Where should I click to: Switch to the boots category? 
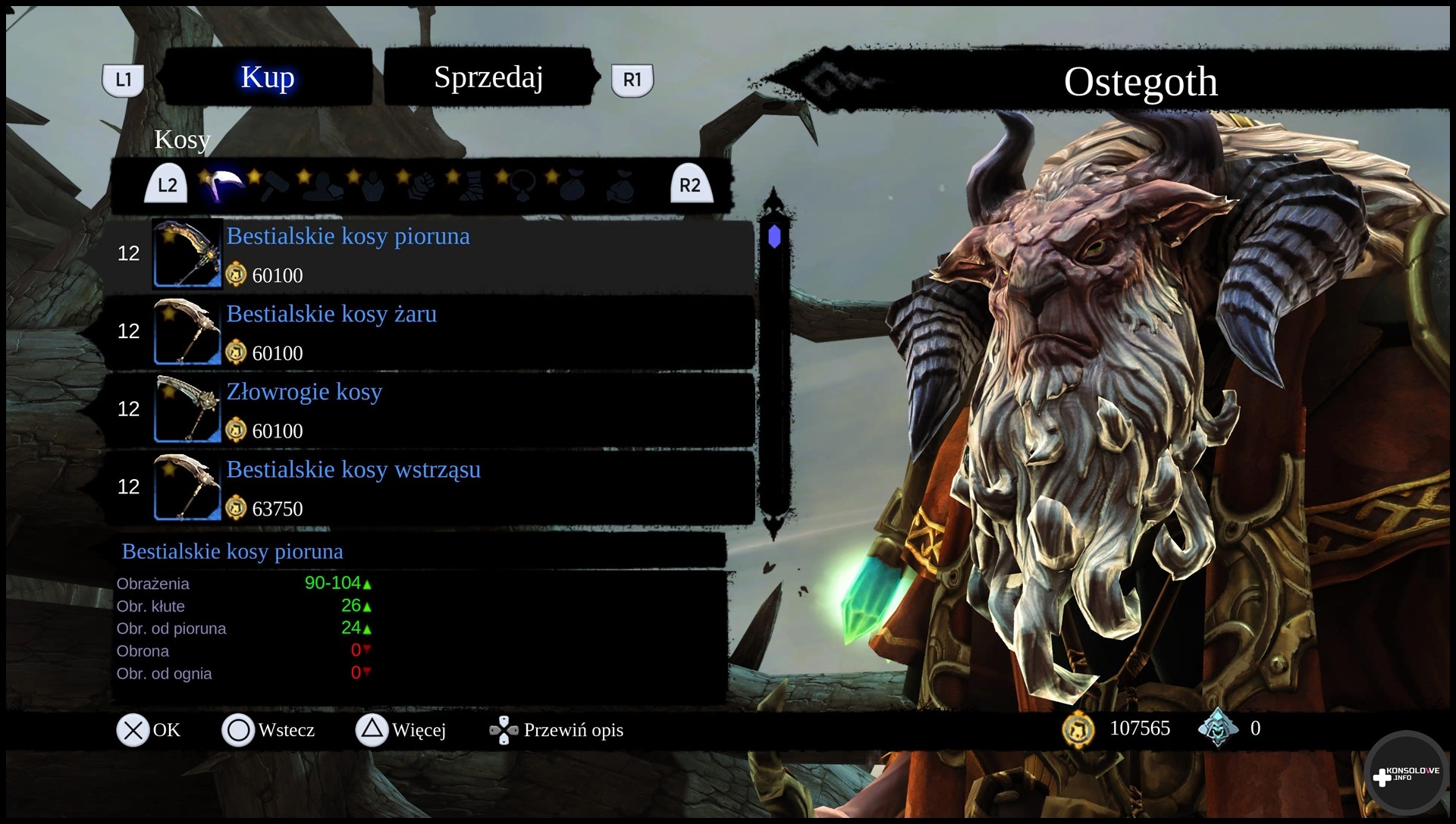[x=471, y=186]
